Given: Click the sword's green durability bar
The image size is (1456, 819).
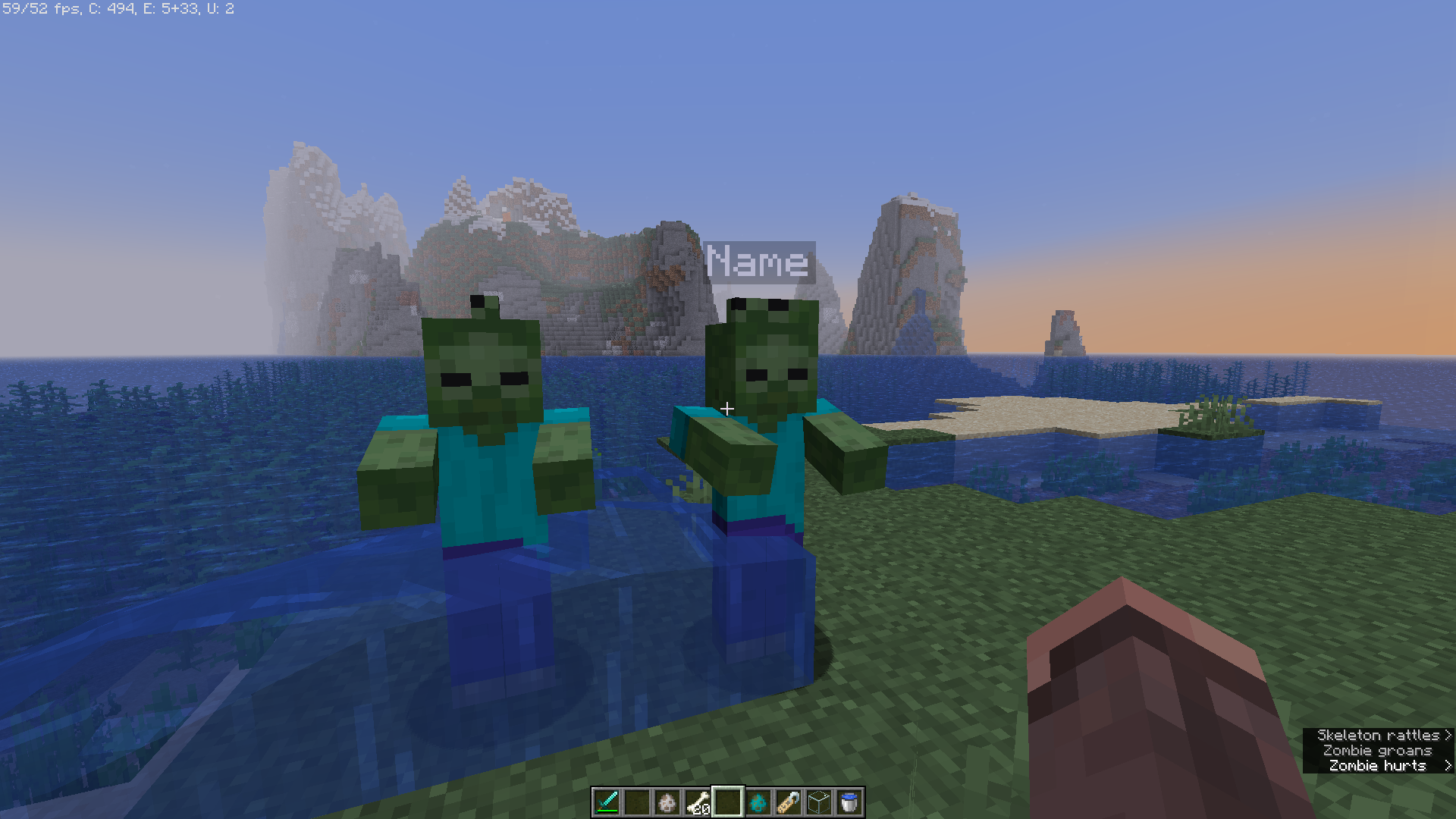Looking at the screenshot, I should (x=607, y=812).
